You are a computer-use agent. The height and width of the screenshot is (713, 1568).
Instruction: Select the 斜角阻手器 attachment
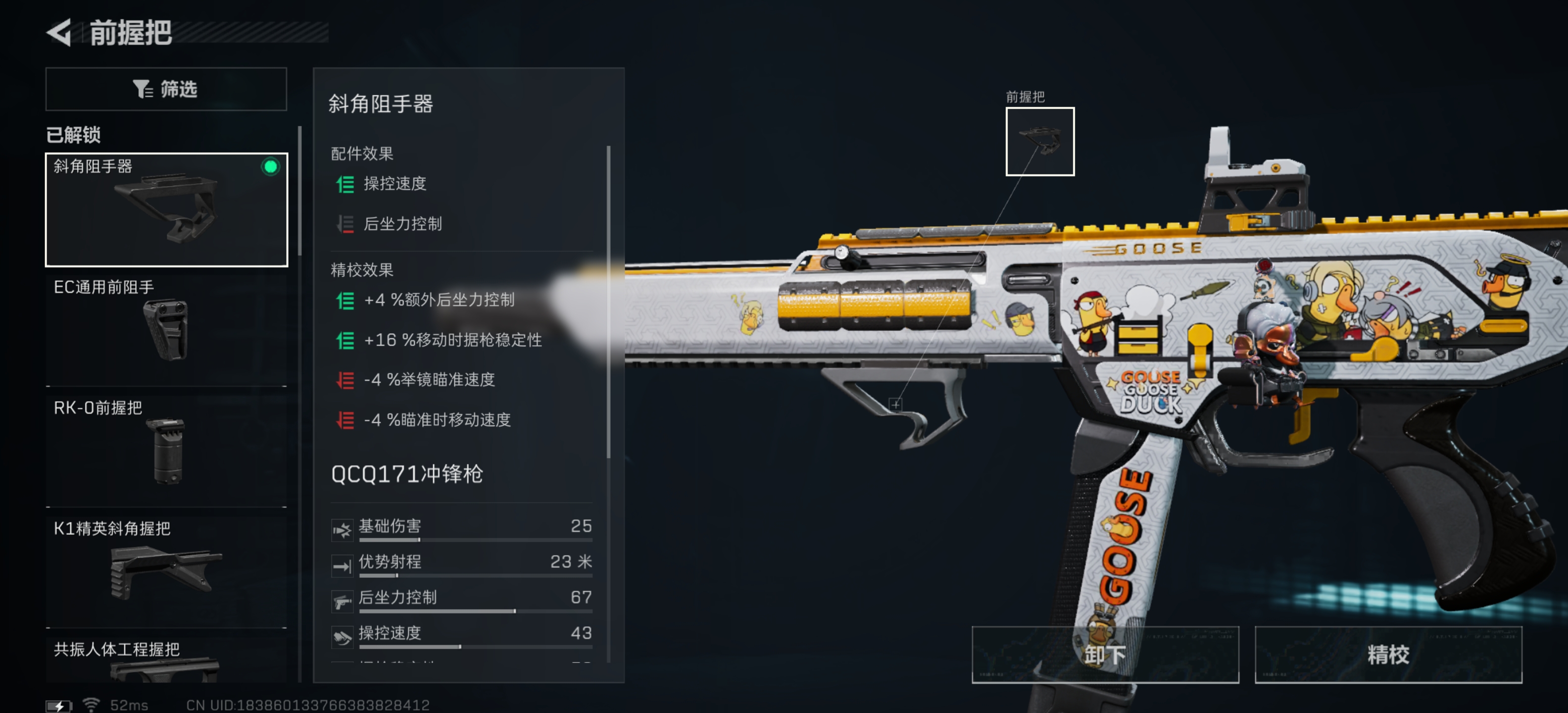coord(166,209)
